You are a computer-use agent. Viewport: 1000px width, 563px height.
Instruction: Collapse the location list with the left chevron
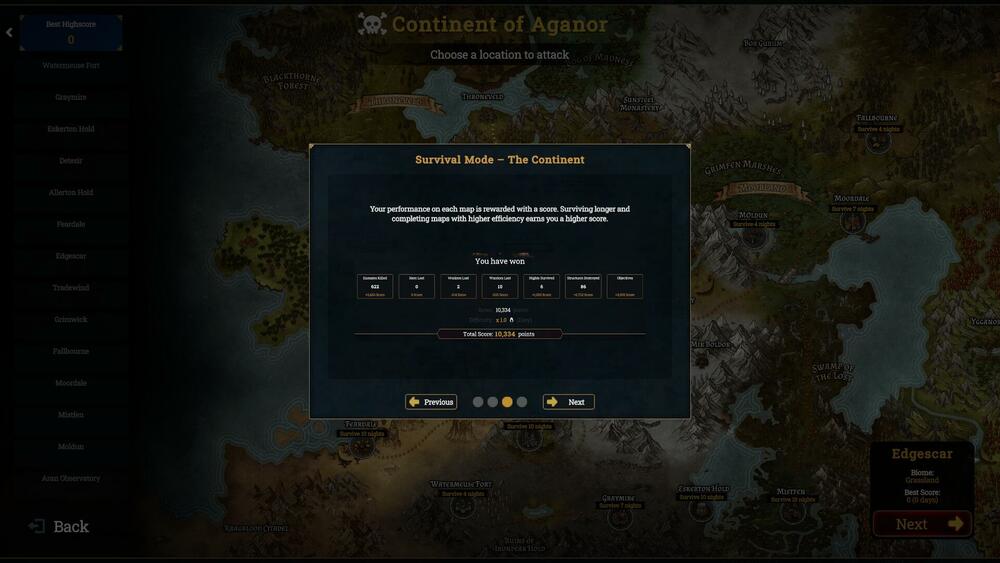click(9, 33)
